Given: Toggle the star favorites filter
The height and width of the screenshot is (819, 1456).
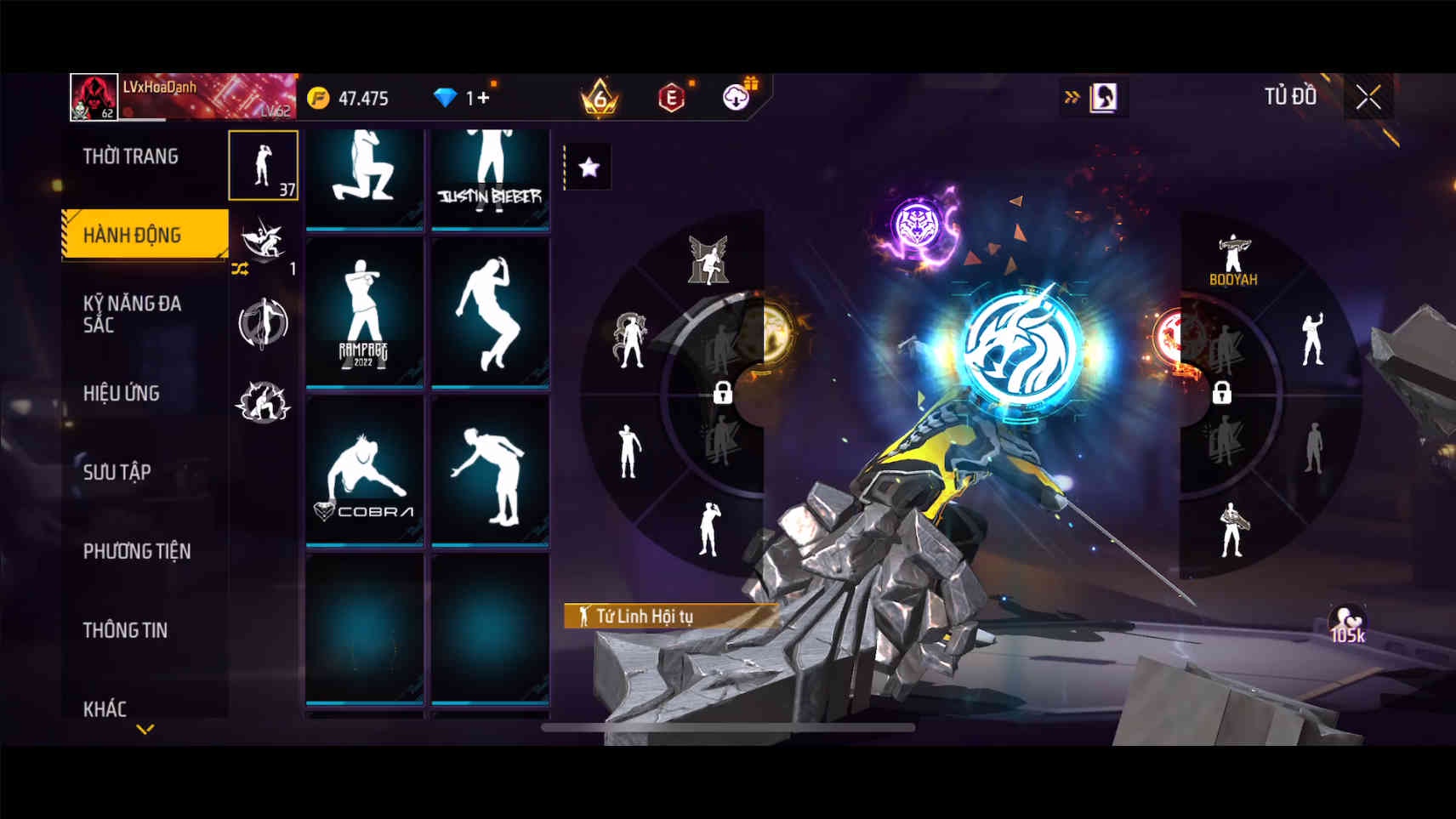Looking at the screenshot, I should click(x=589, y=168).
